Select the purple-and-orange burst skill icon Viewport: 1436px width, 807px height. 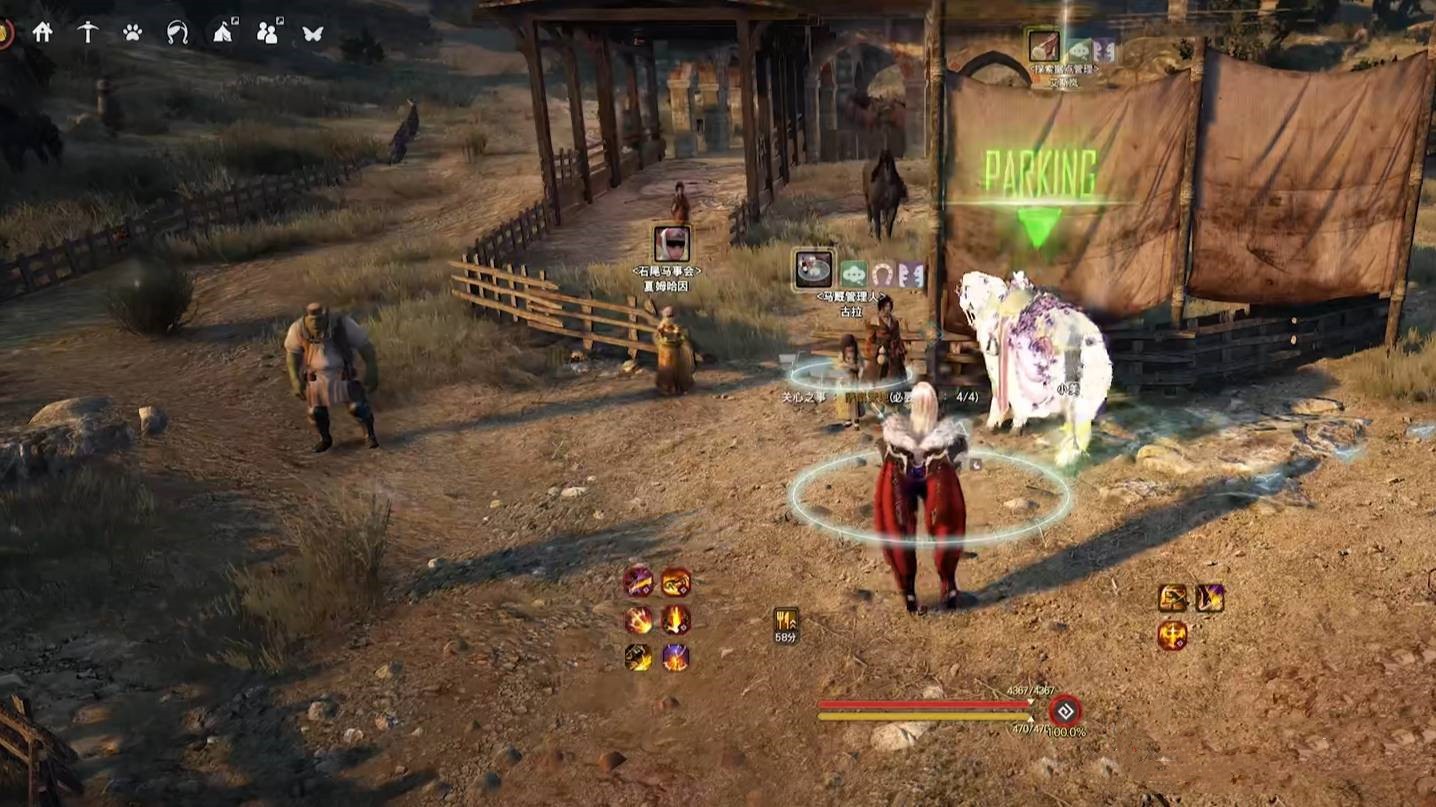pos(676,657)
